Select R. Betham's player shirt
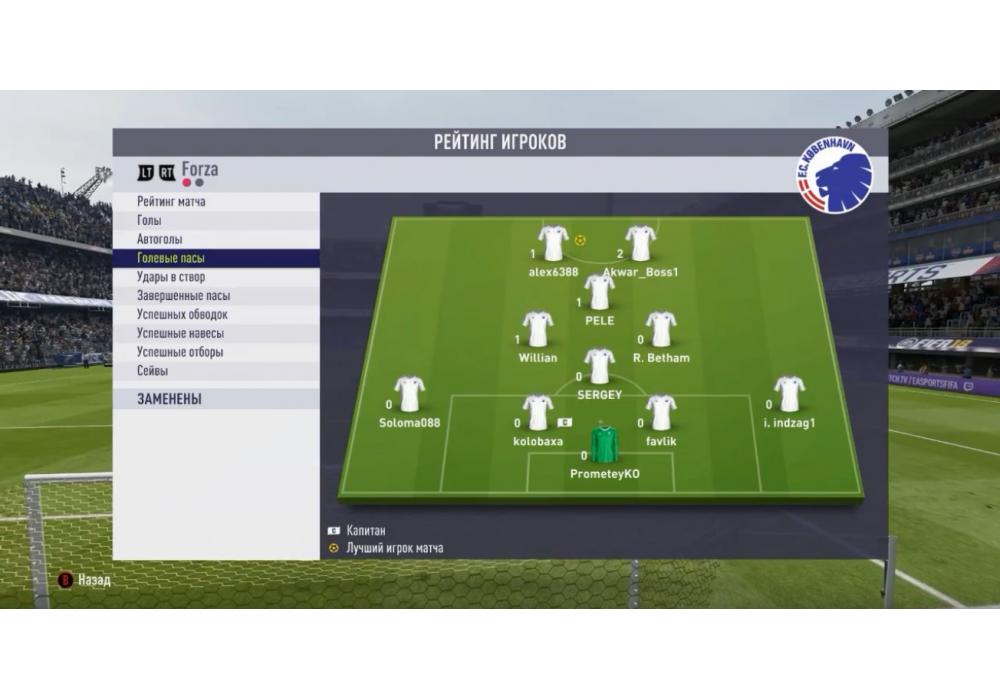 pyautogui.click(x=661, y=329)
